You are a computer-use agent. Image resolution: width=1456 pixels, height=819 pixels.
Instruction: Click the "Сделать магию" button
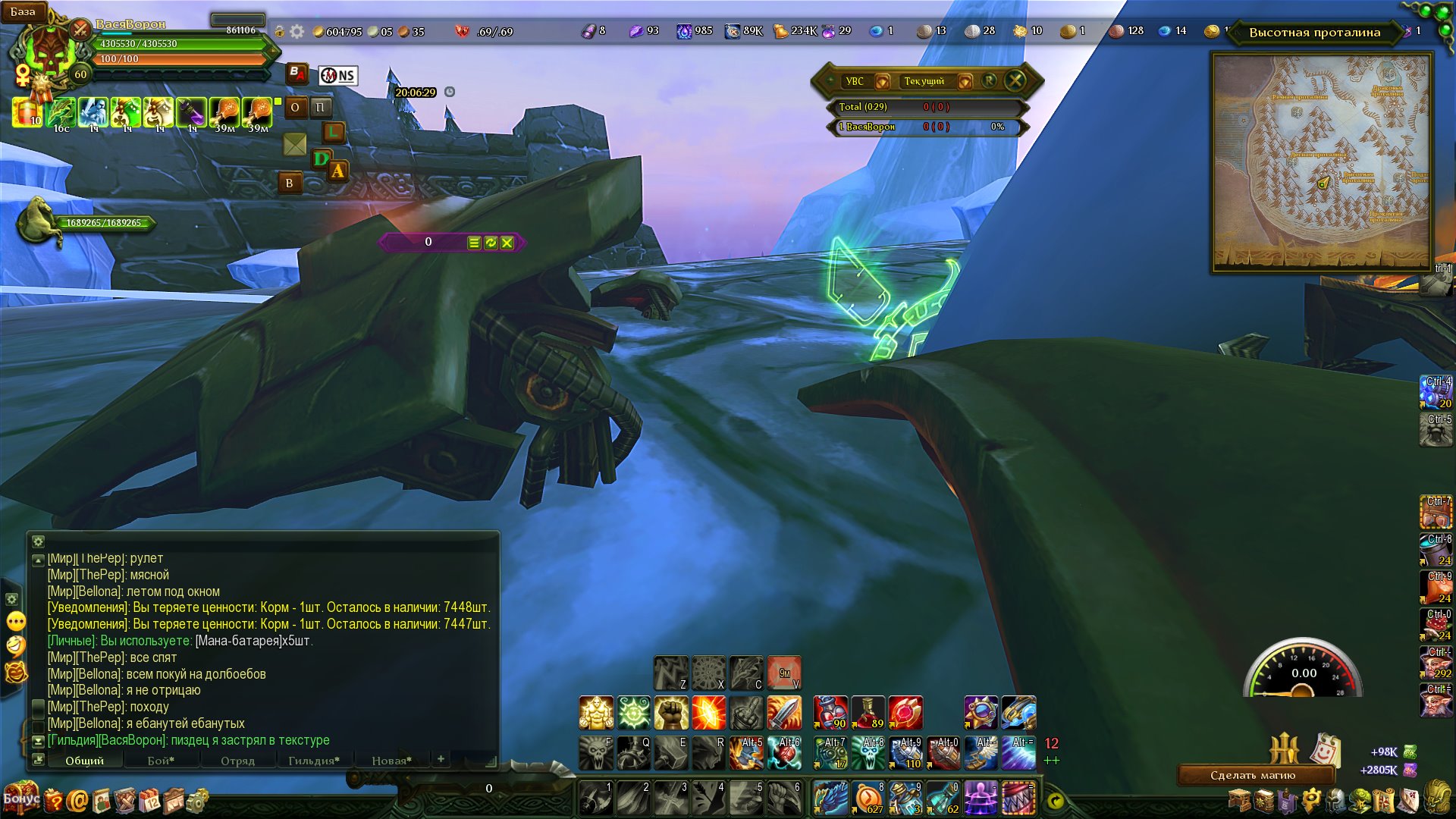[1253, 775]
